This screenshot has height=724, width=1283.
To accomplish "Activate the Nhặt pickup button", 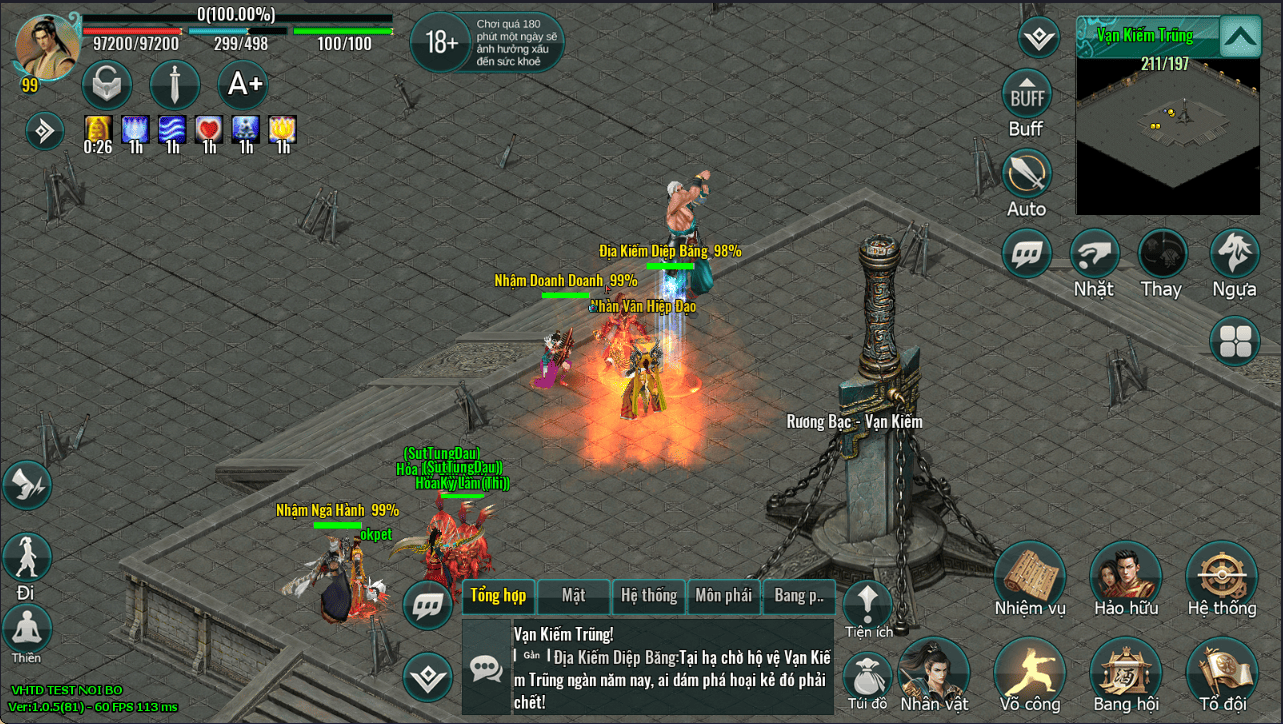I will (x=1094, y=254).
